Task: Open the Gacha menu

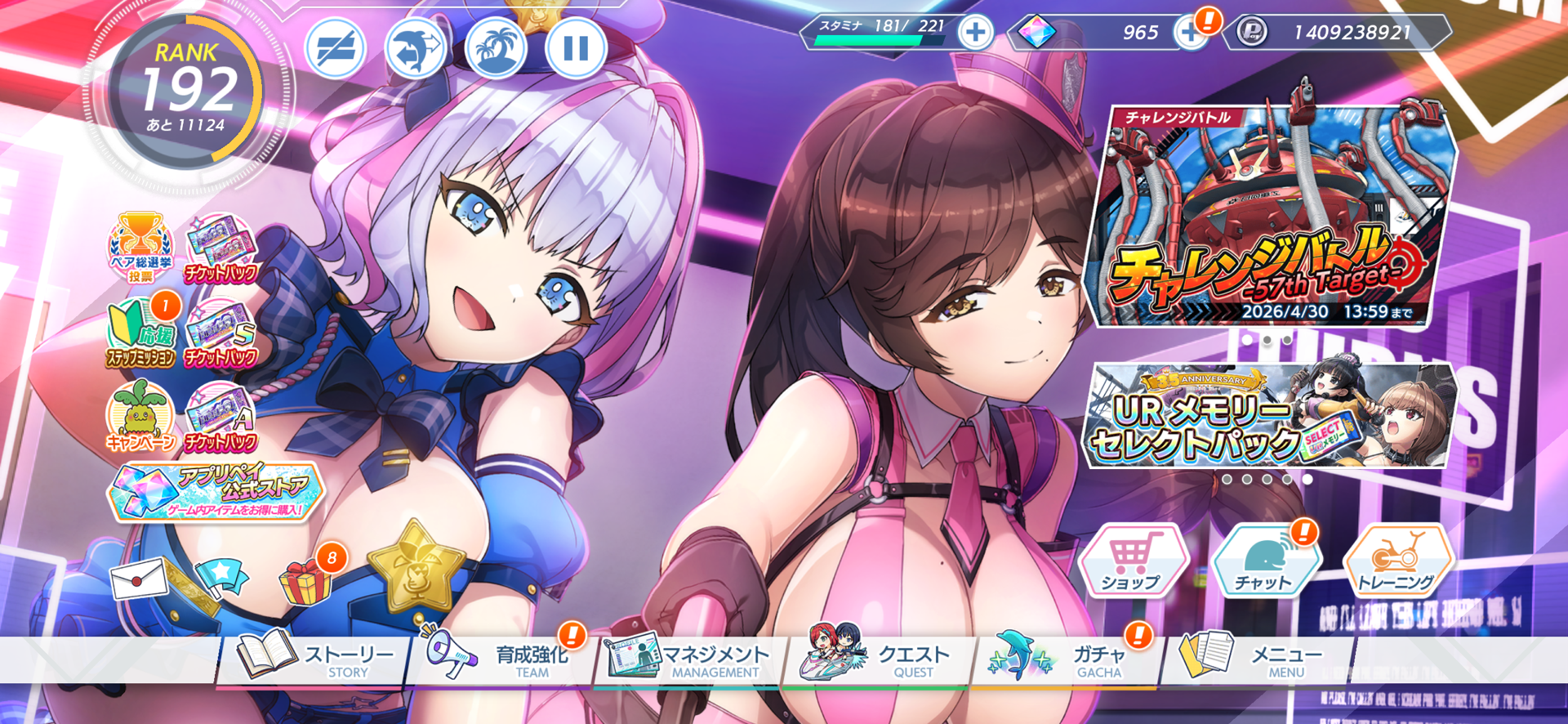Action: (x=1066, y=659)
